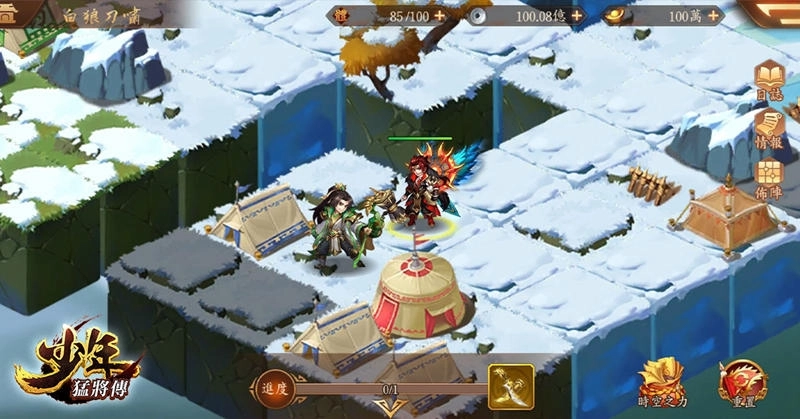Add silver coins with the 100.08億 plus
This screenshot has width=800, height=419.
point(577,16)
